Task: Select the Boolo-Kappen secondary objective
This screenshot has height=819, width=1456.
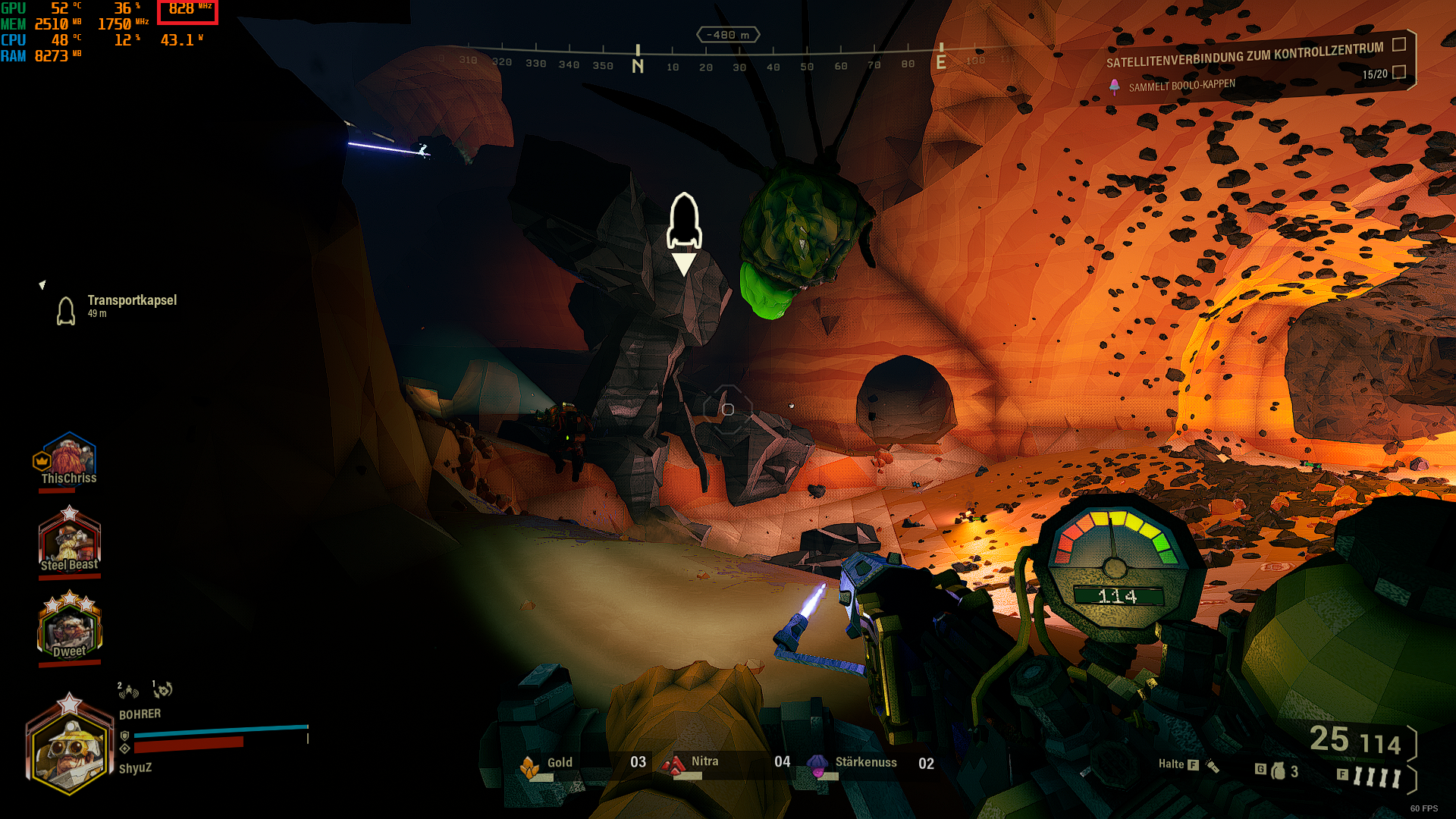Action: click(x=1181, y=85)
